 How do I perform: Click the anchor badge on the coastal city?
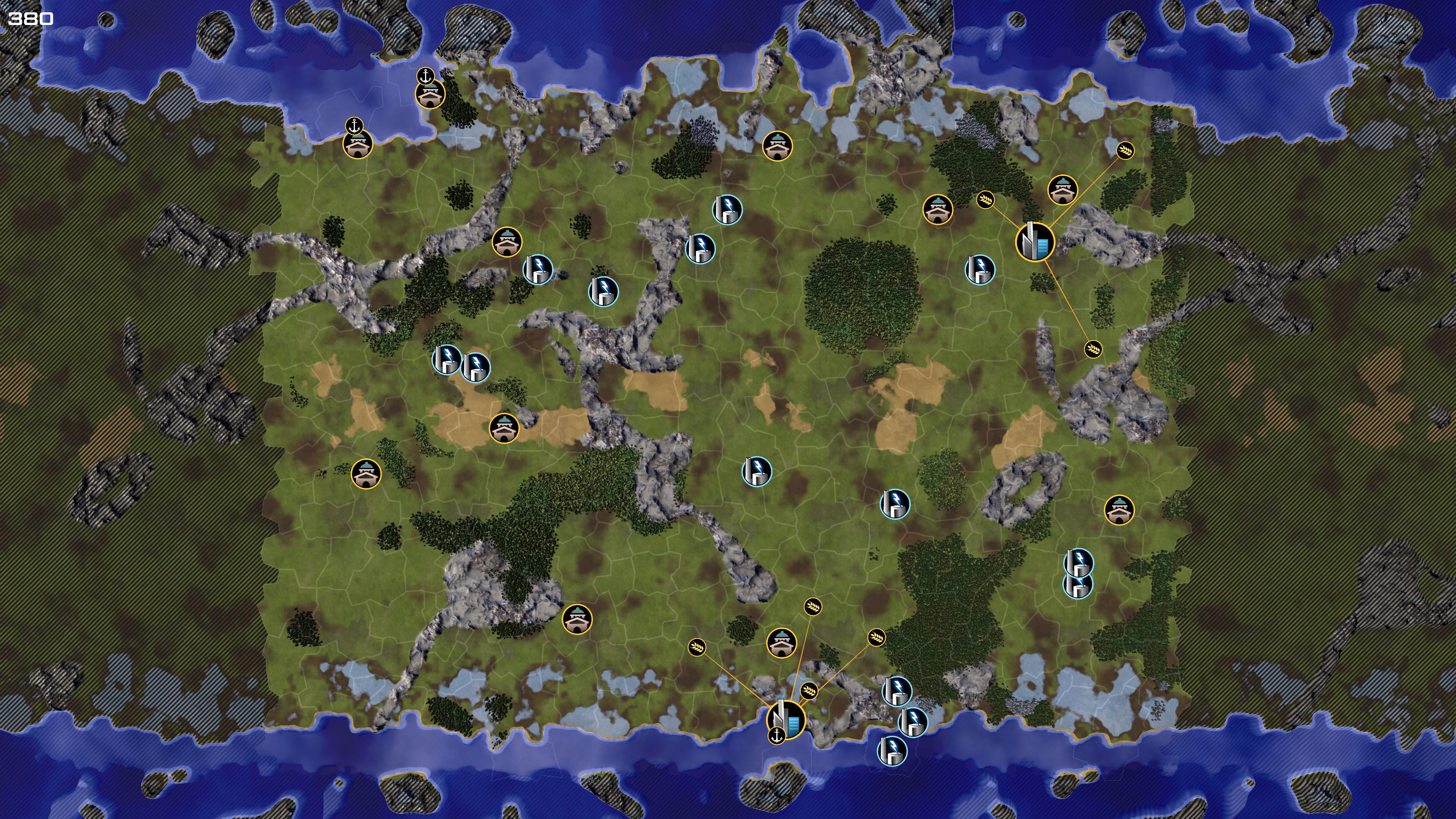777,735
